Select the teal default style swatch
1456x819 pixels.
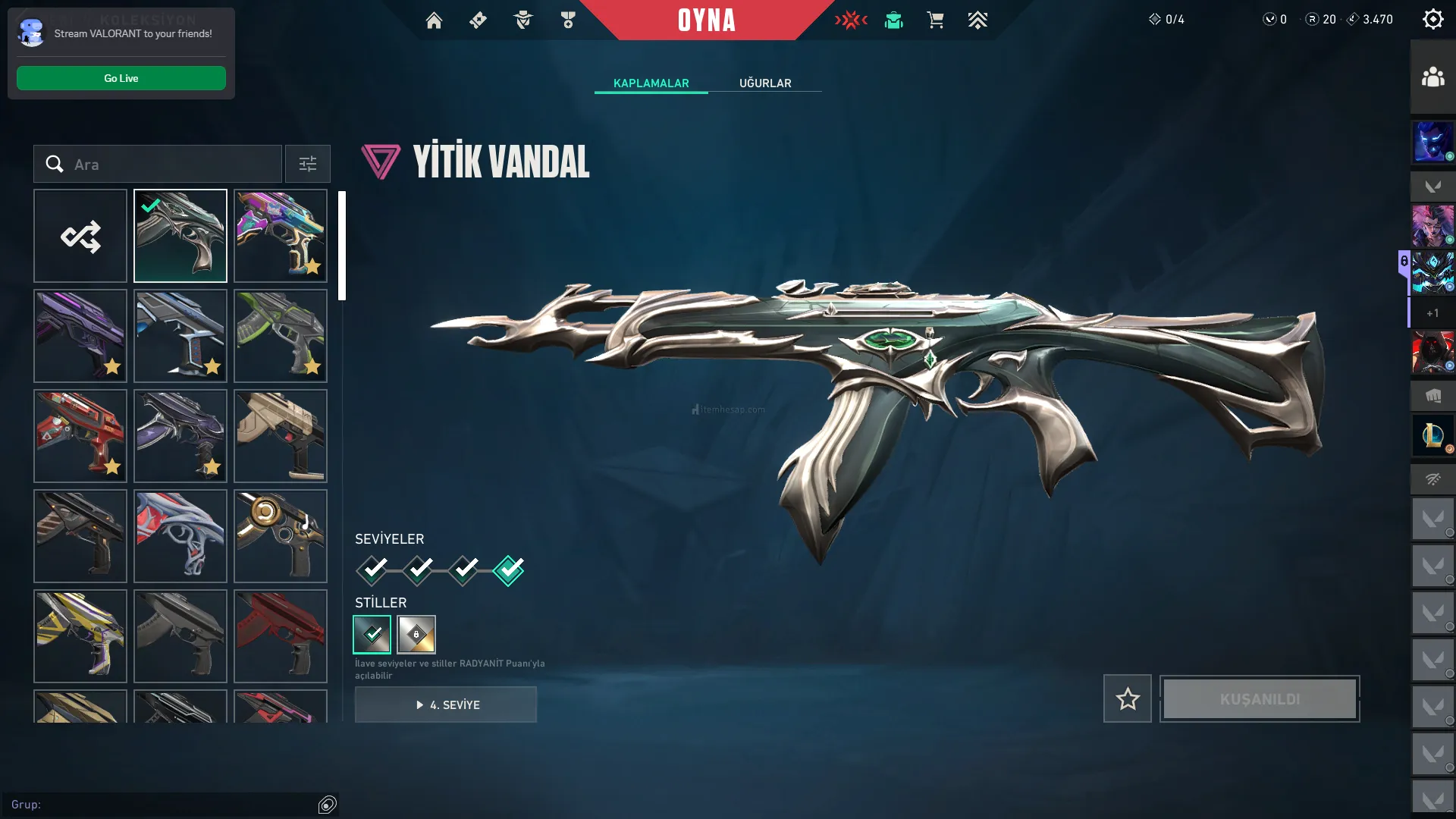(x=372, y=635)
